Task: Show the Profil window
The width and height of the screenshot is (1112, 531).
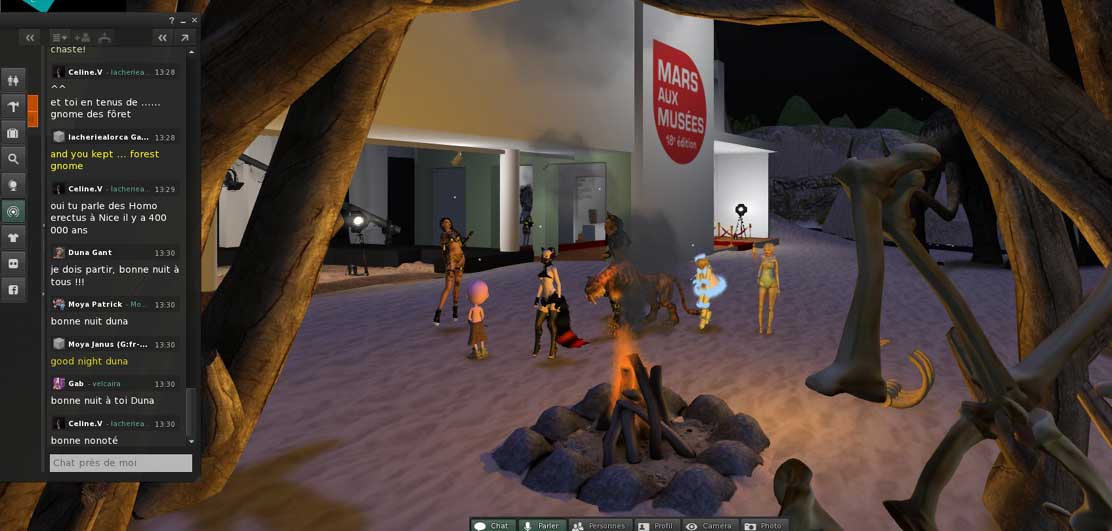Action: 656,525
